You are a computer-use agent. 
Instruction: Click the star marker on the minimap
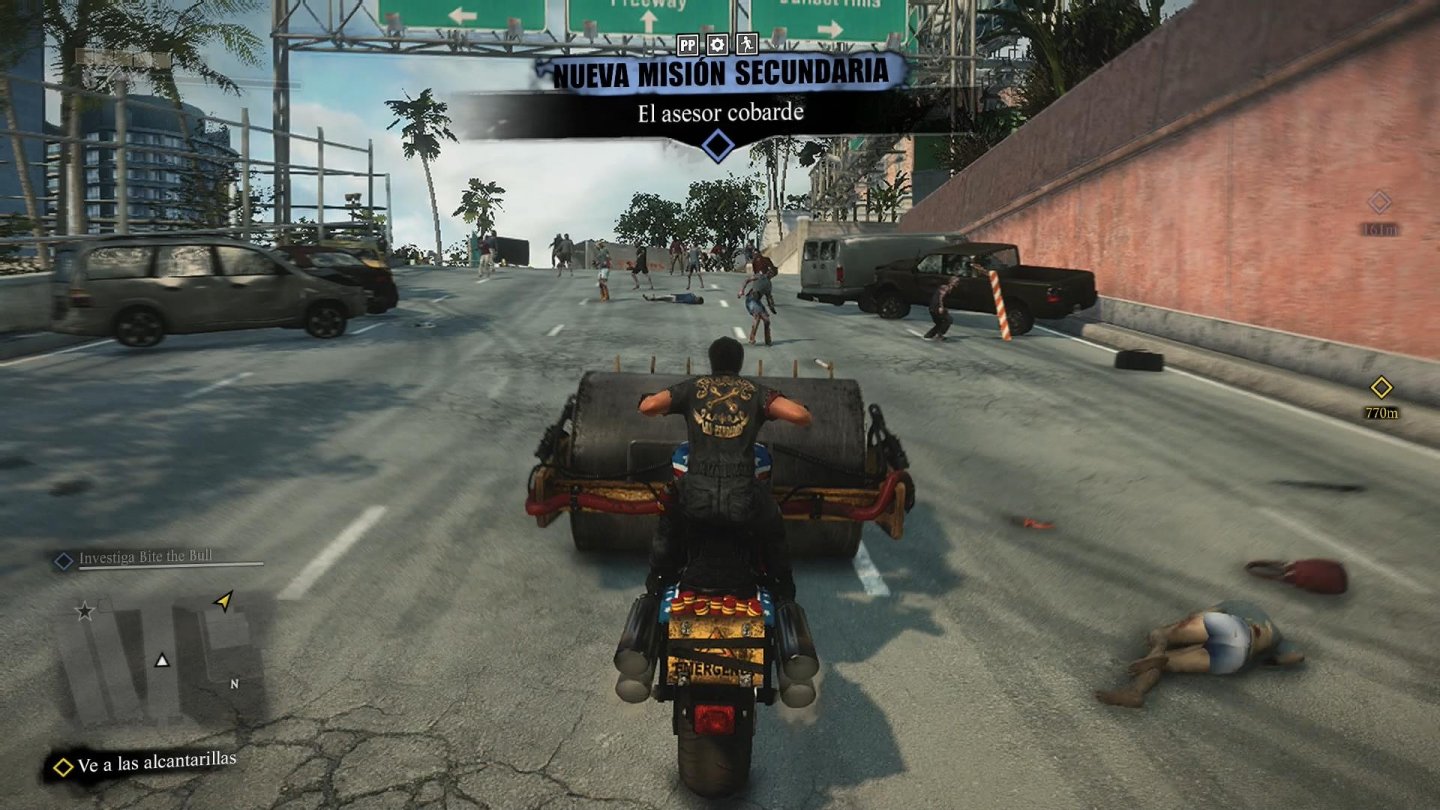click(85, 610)
